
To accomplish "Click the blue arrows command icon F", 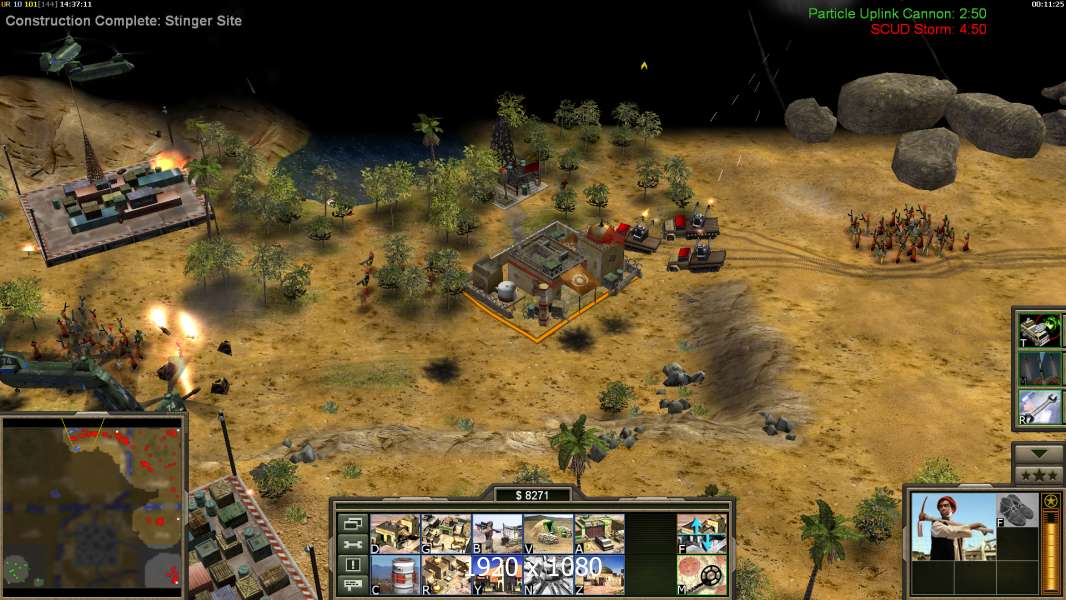I will (x=702, y=534).
